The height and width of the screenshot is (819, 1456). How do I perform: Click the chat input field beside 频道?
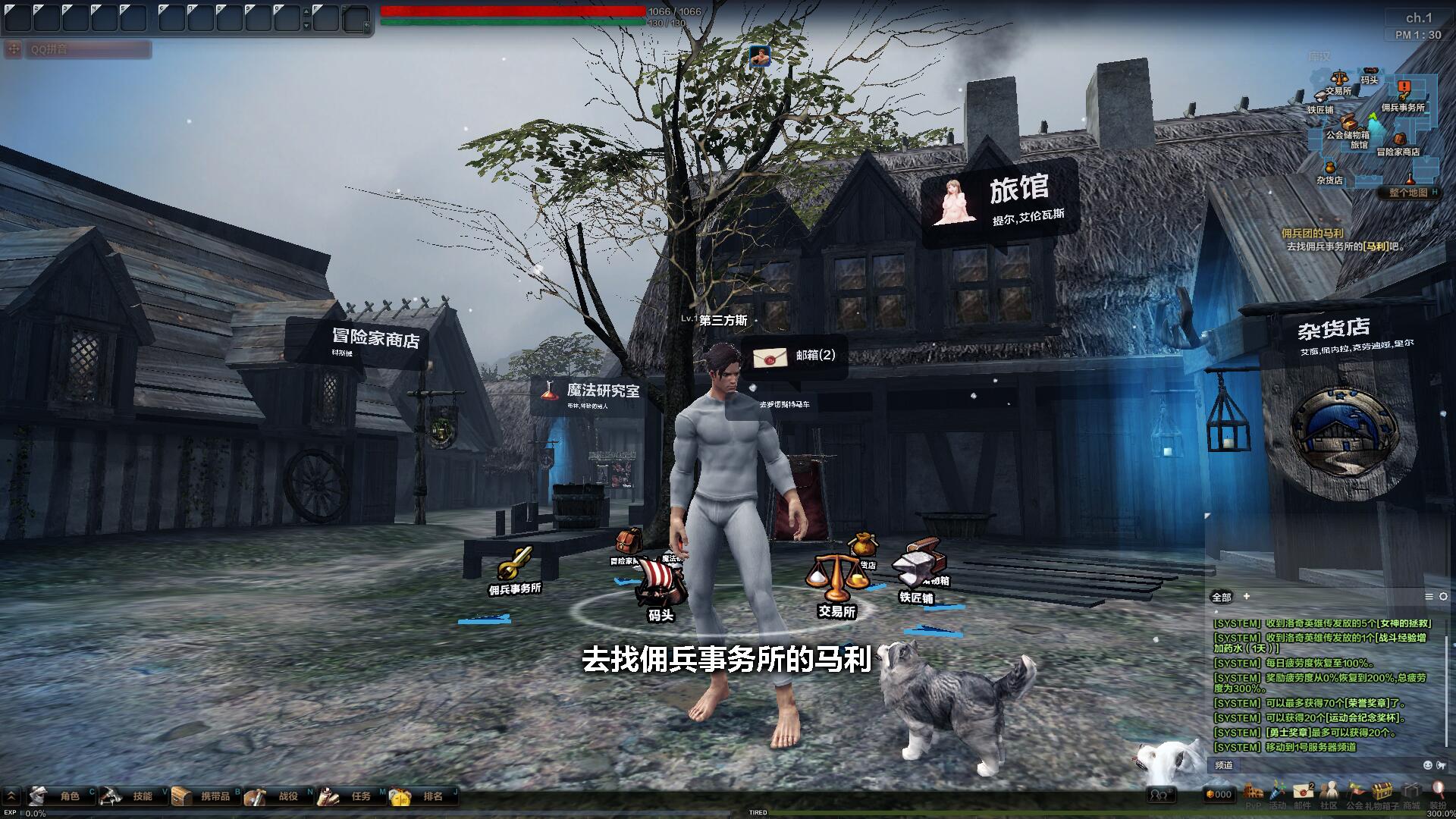tap(1327, 765)
